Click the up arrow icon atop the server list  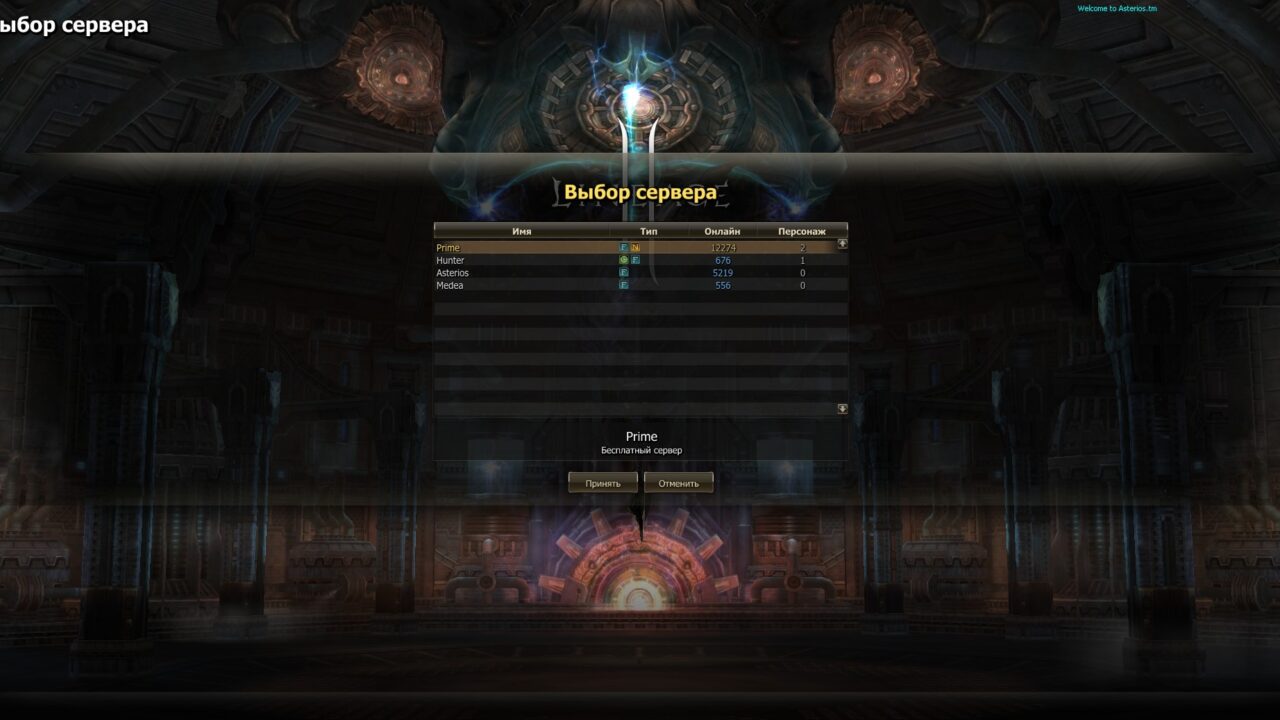[x=841, y=245]
